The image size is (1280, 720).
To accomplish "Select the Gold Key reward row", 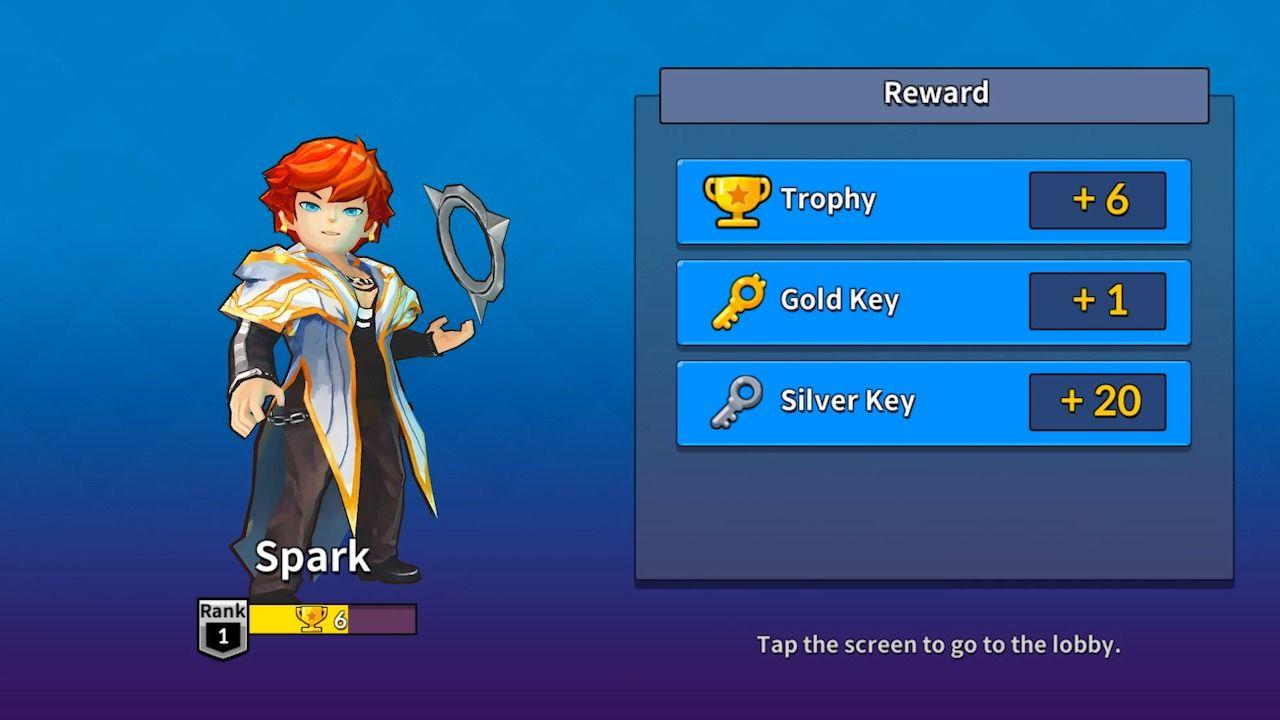I will (x=933, y=301).
